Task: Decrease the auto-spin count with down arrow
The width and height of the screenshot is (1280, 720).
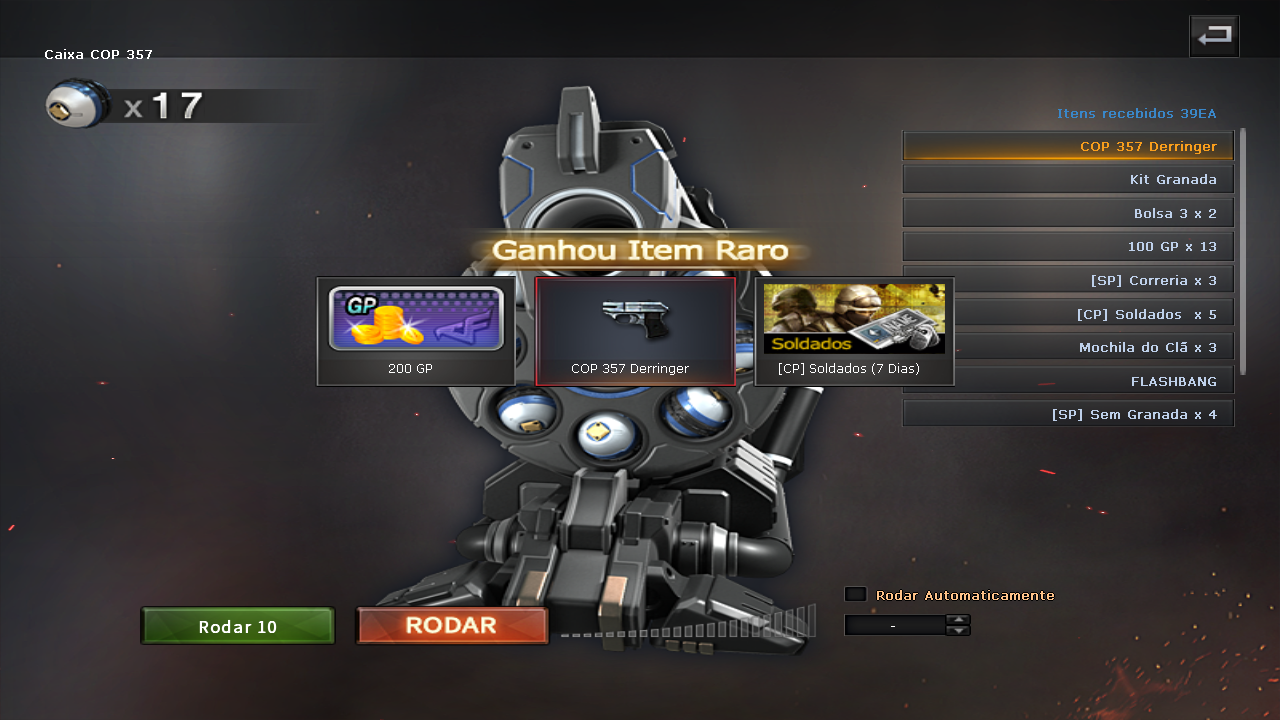Action: (x=958, y=631)
